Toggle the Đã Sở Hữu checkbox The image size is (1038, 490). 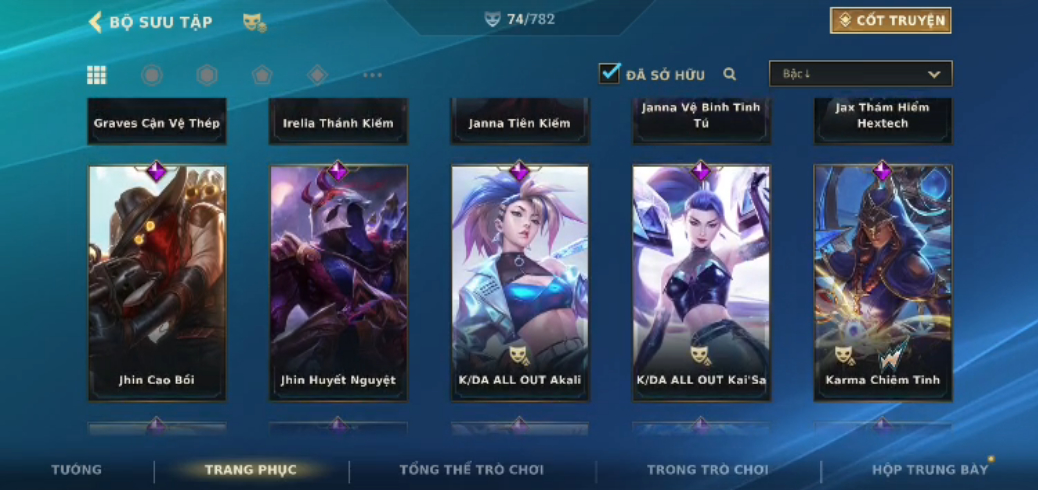[609, 74]
